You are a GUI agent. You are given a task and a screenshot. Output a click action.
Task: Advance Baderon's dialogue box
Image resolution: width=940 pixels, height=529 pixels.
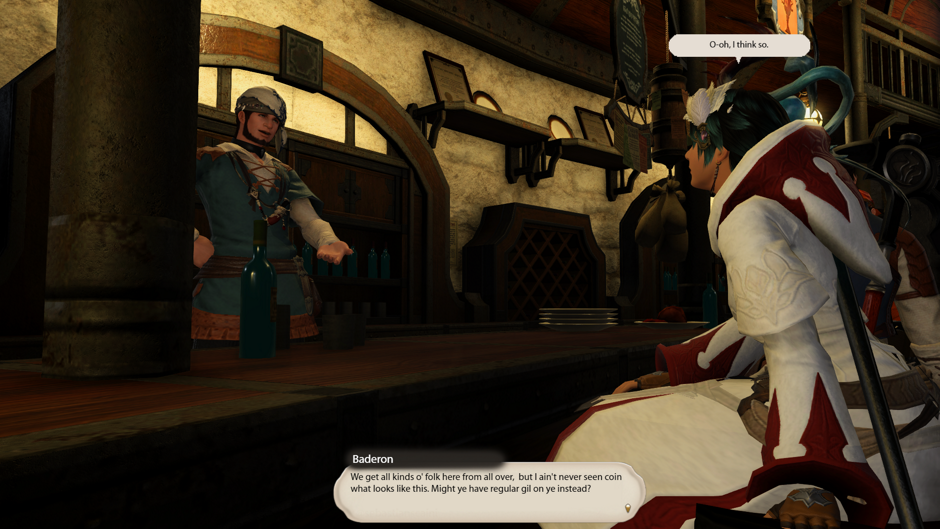[489, 489]
